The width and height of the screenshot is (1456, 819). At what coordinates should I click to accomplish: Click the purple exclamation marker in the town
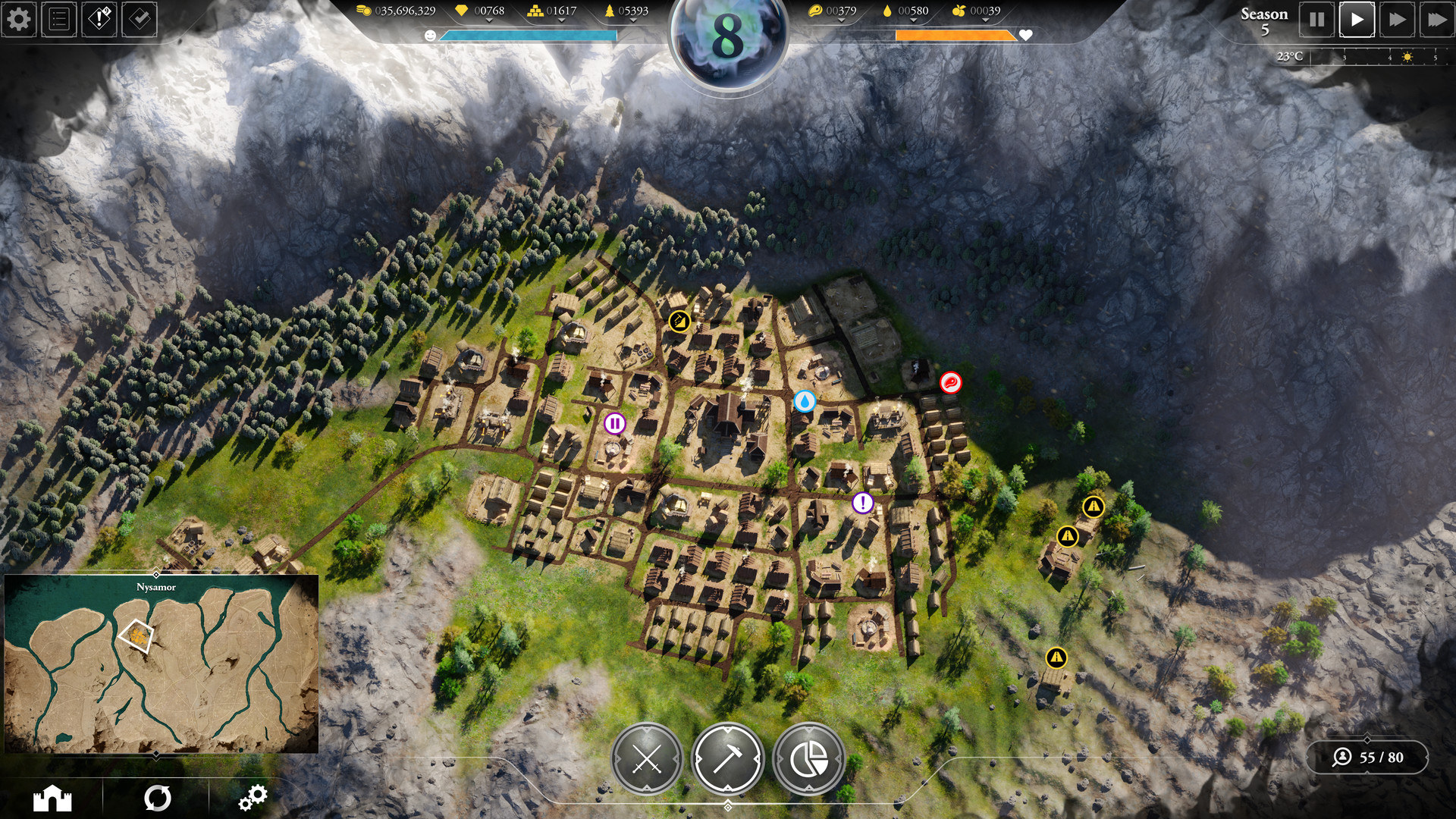pos(861,502)
